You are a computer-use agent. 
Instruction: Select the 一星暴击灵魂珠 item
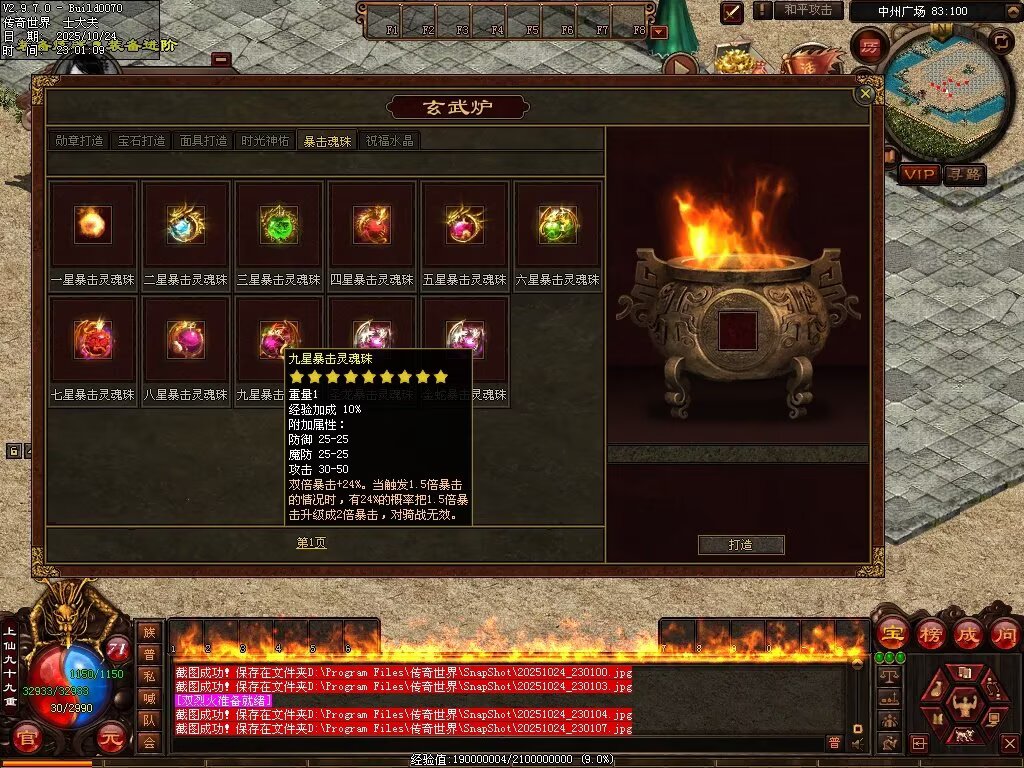(93, 225)
